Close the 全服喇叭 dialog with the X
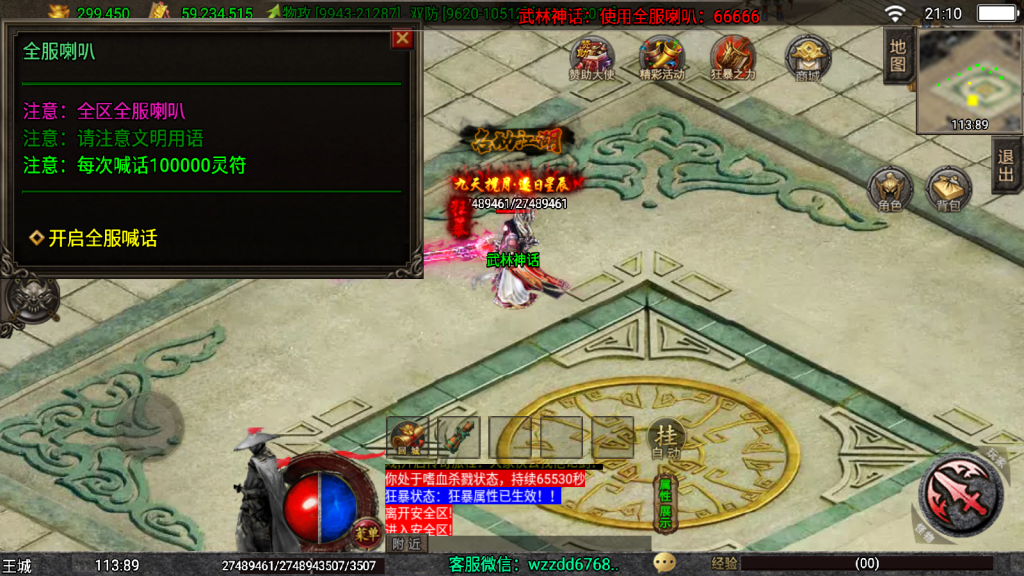The height and width of the screenshot is (576, 1024). click(x=402, y=39)
